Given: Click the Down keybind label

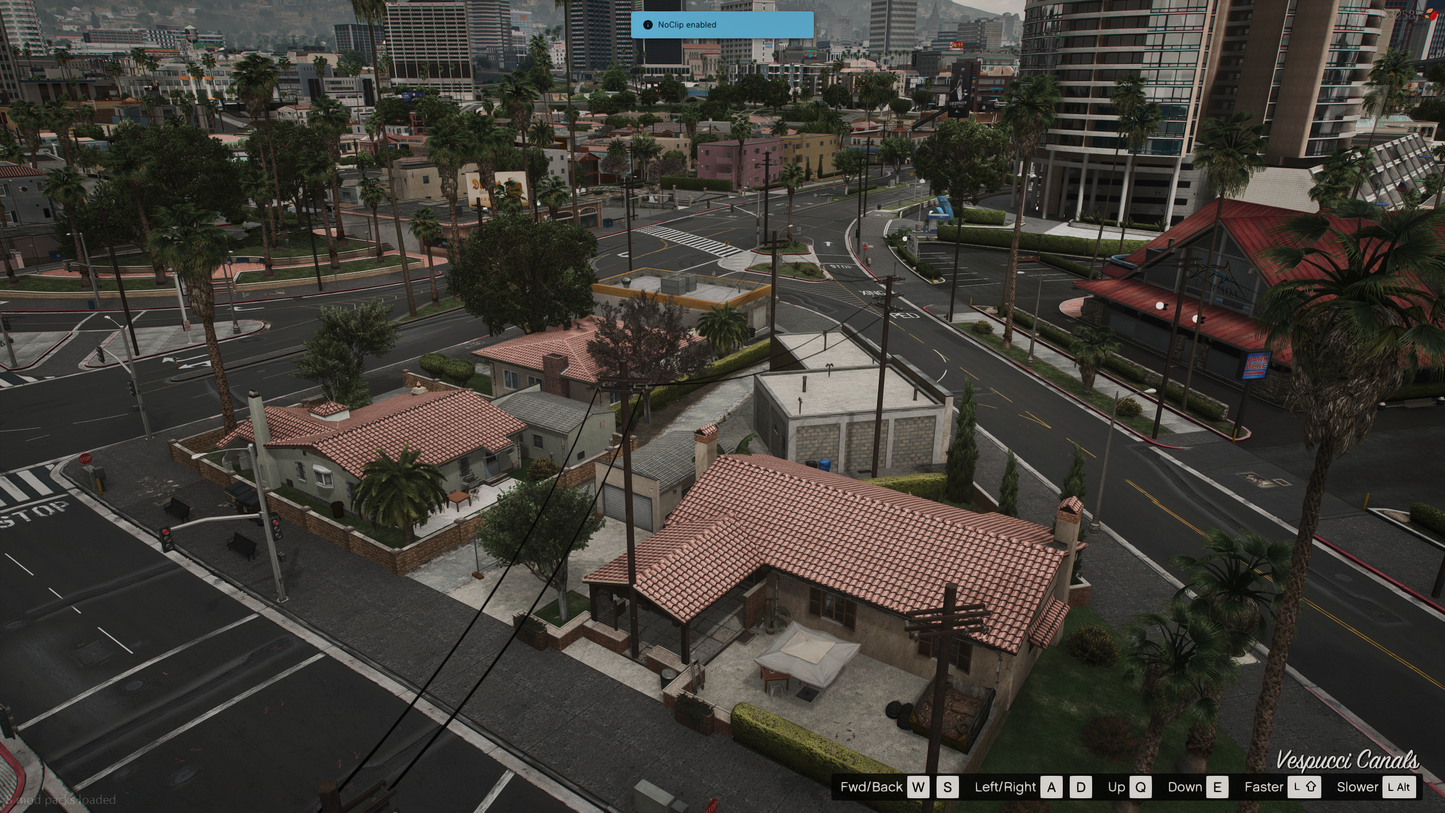Looking at the screenshot, I should coord(1188,787).
